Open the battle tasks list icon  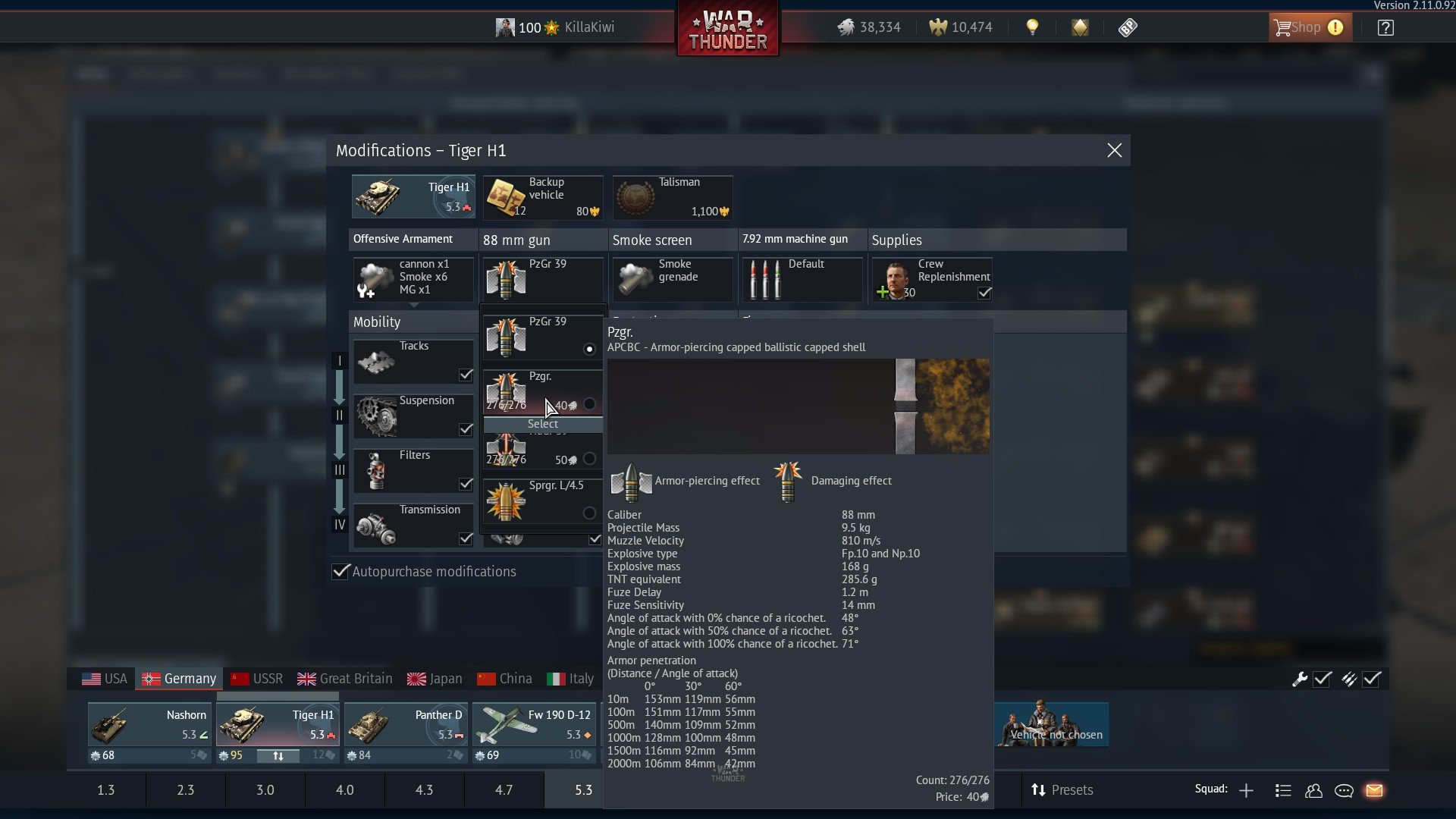1283,790
